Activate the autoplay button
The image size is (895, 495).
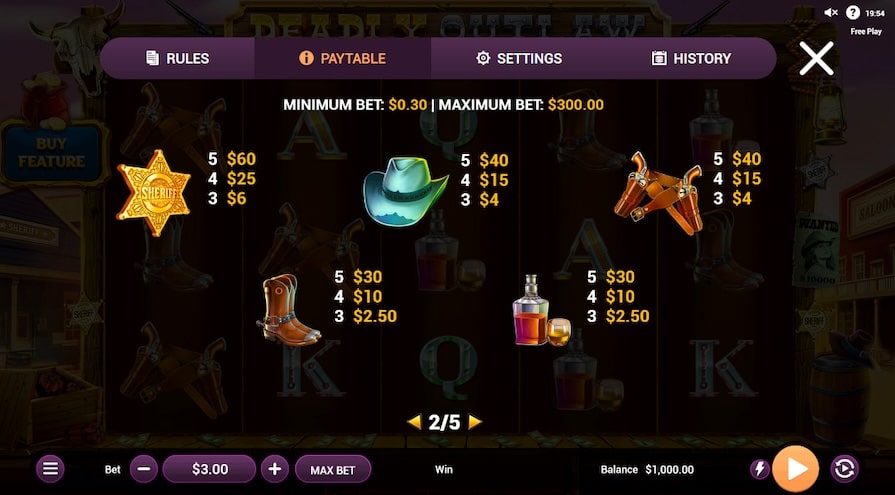tap(844, 469)
